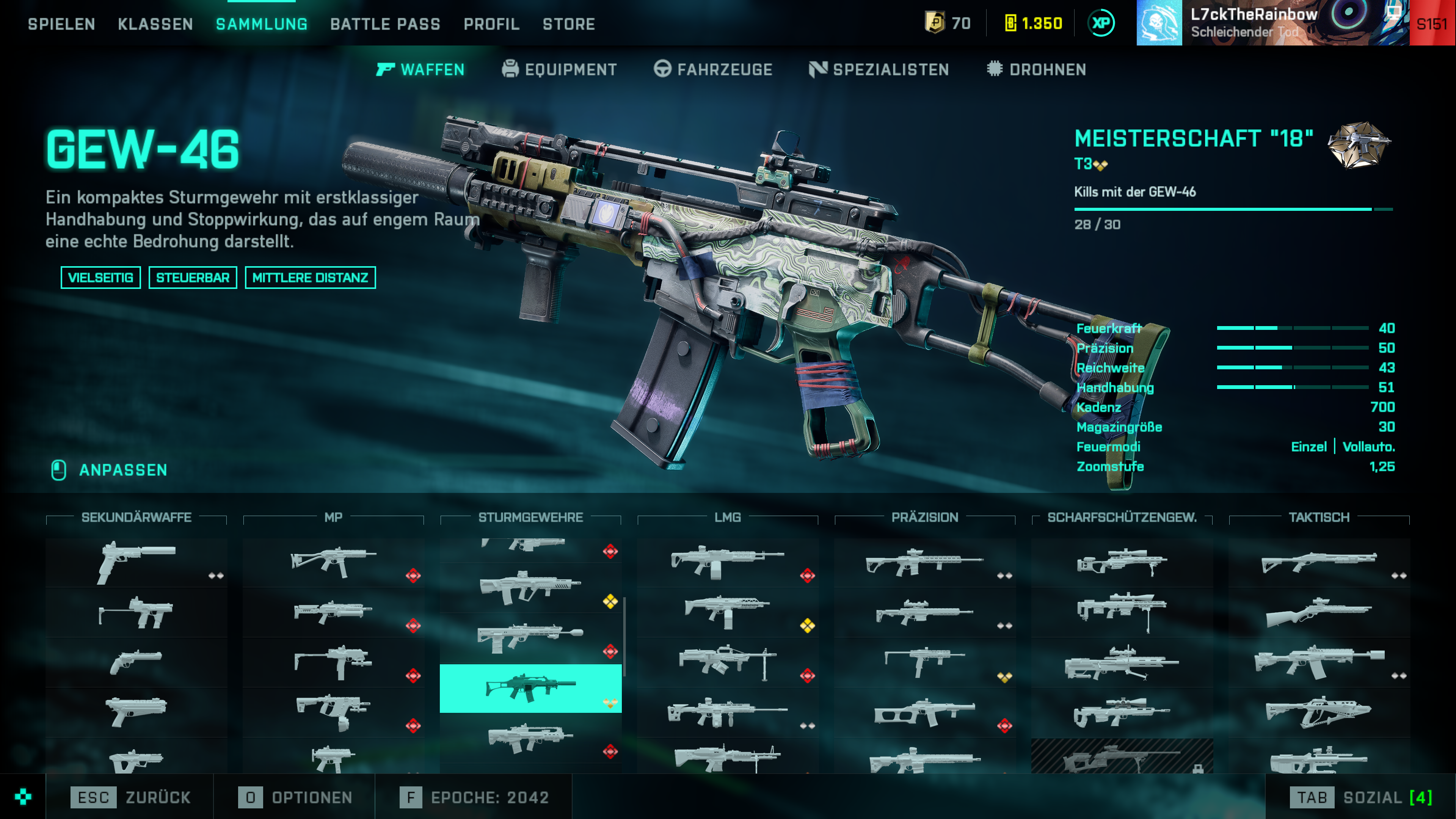This screenshot has width=1456, height=819.
Task: Go to the Profil page
Action: [491, 24]
